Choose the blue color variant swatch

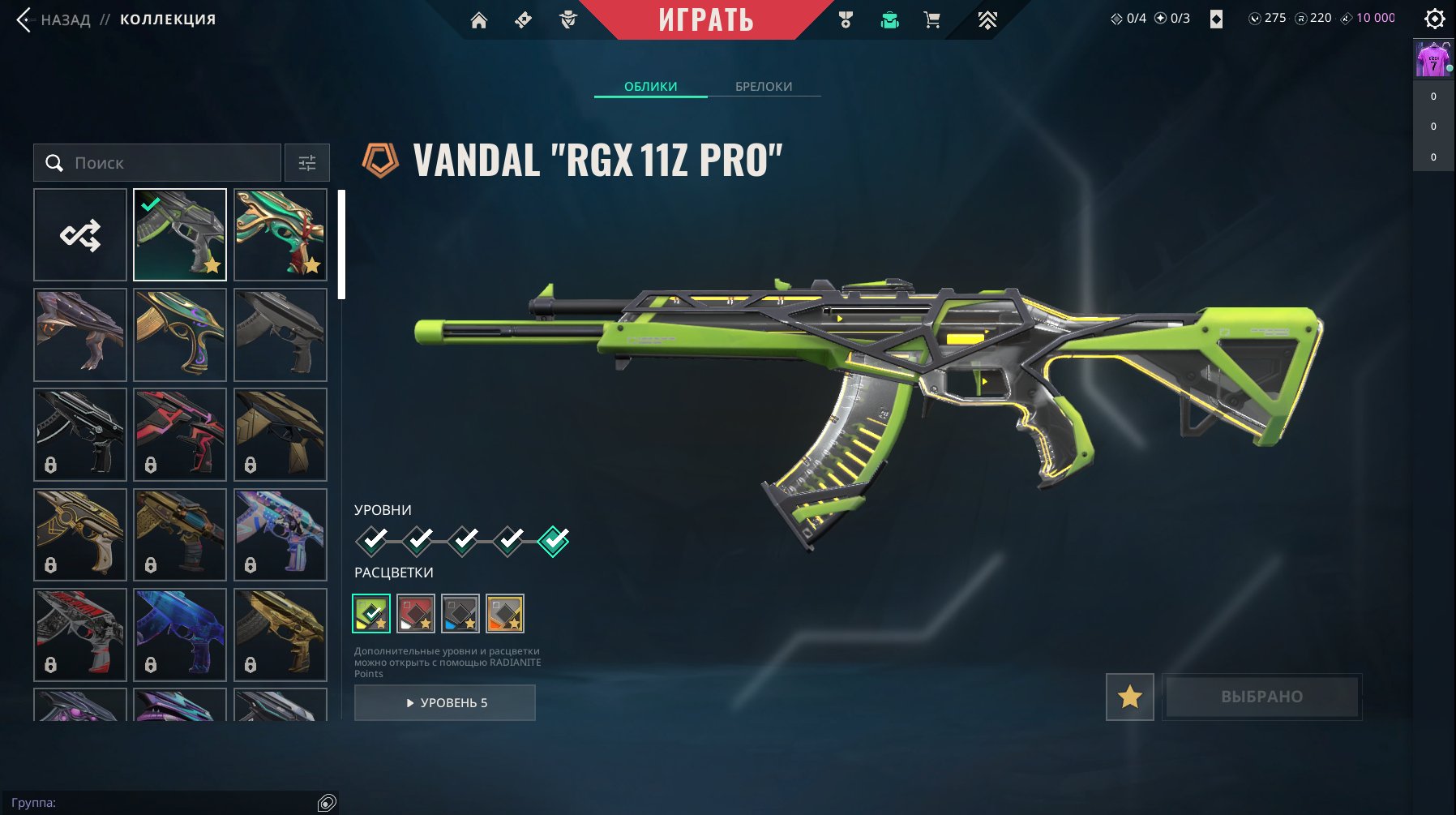pos(460,614)
